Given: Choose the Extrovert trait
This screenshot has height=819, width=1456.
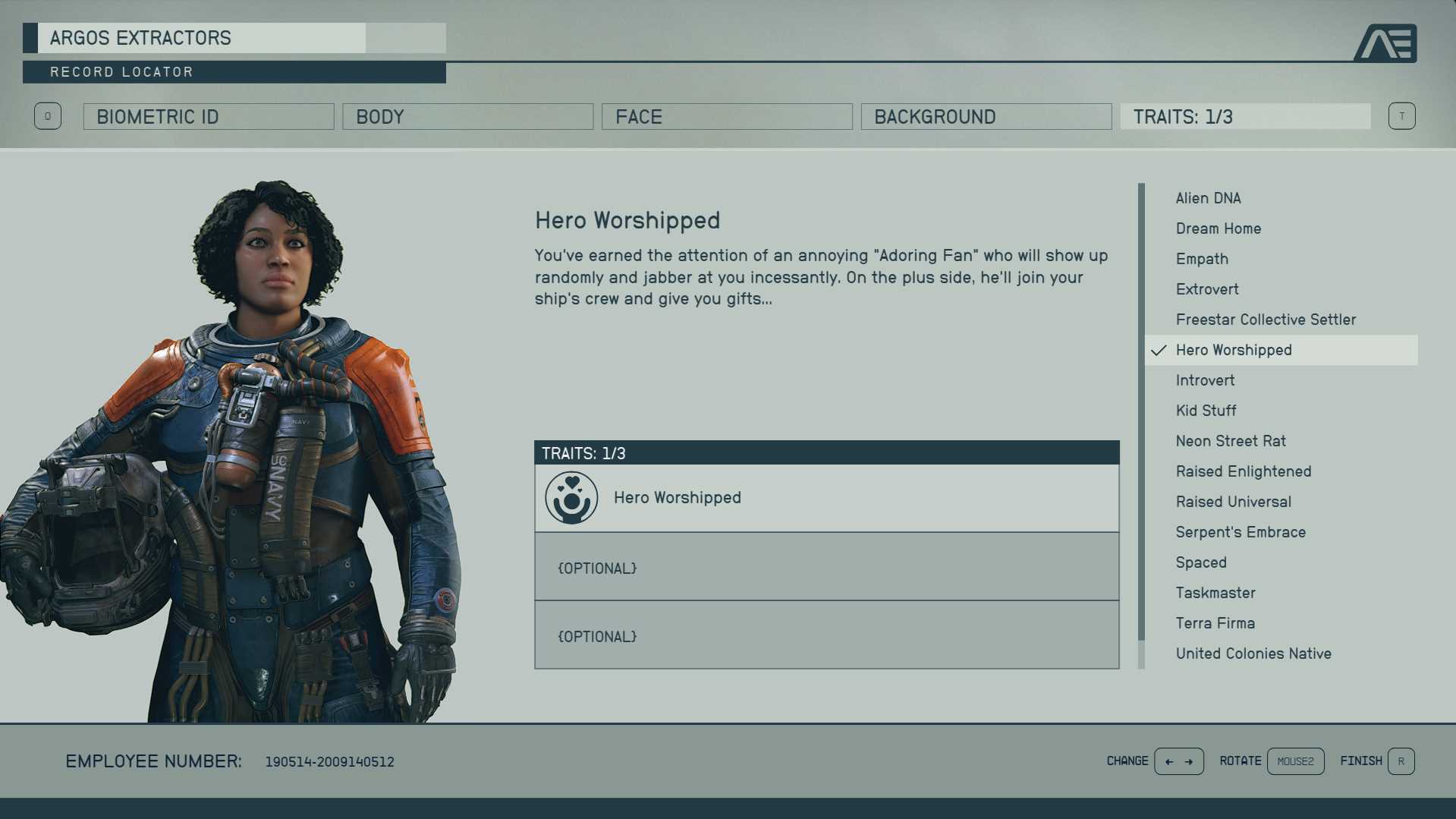Looking at the screenshot, I should pyautogui.click(x=1207, y=289).
